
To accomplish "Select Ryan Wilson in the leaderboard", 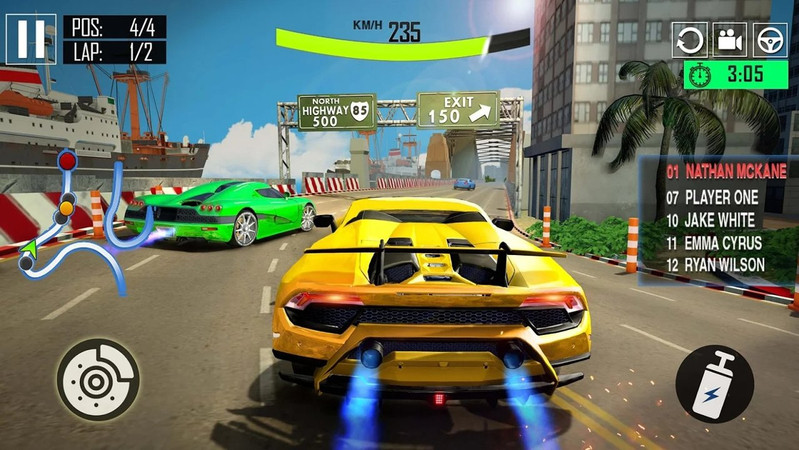I will point(716,265).
